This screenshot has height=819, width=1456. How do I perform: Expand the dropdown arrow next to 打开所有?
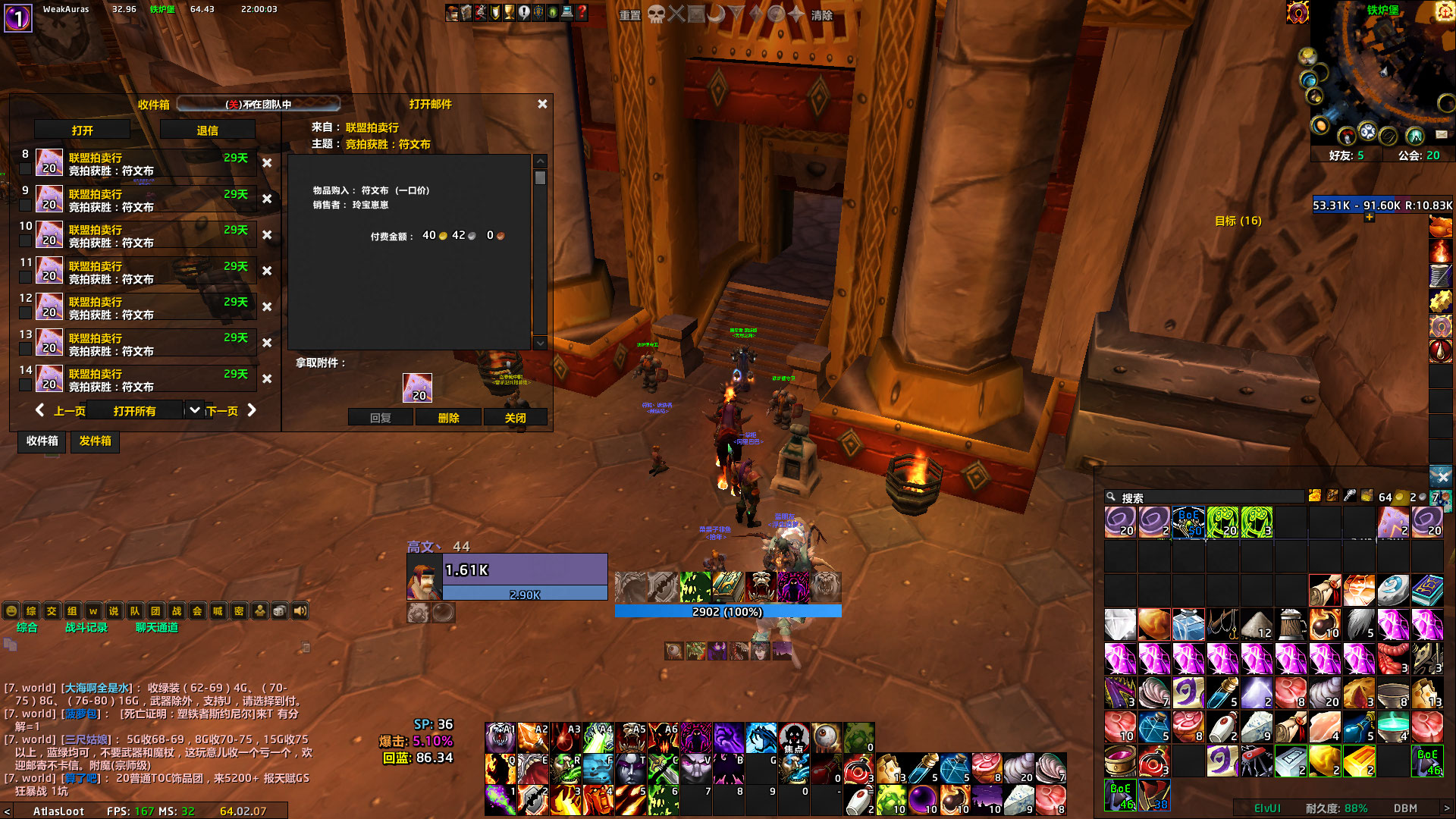(x=194, y=409)
